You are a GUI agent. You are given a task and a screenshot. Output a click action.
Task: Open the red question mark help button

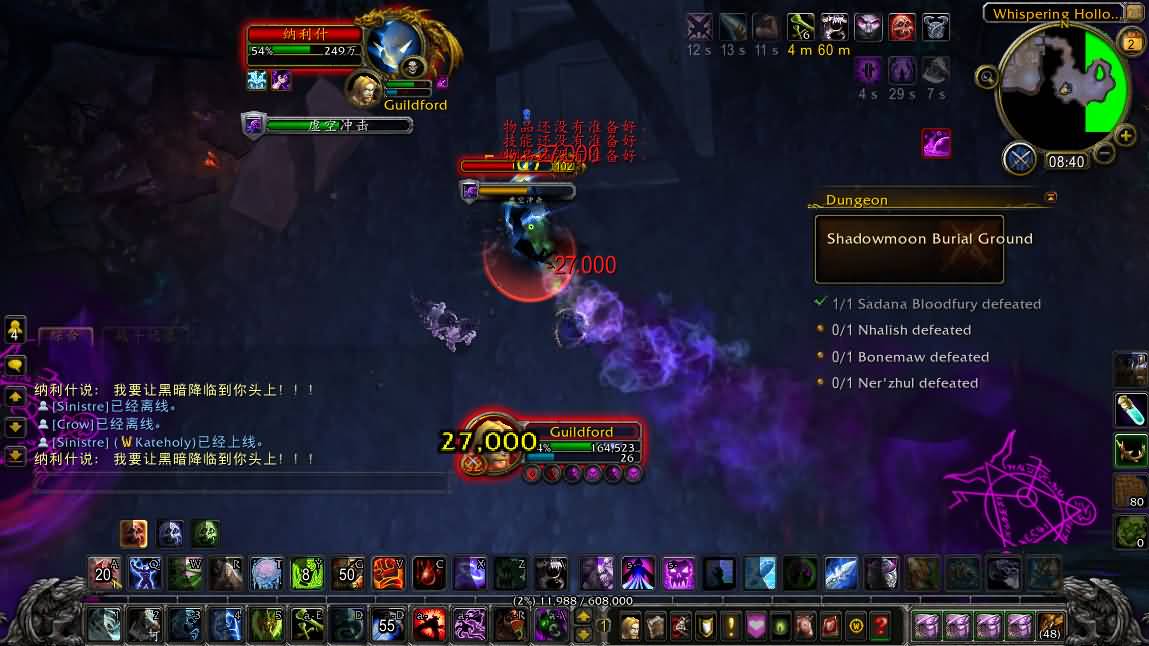click(x=880, y=626)
